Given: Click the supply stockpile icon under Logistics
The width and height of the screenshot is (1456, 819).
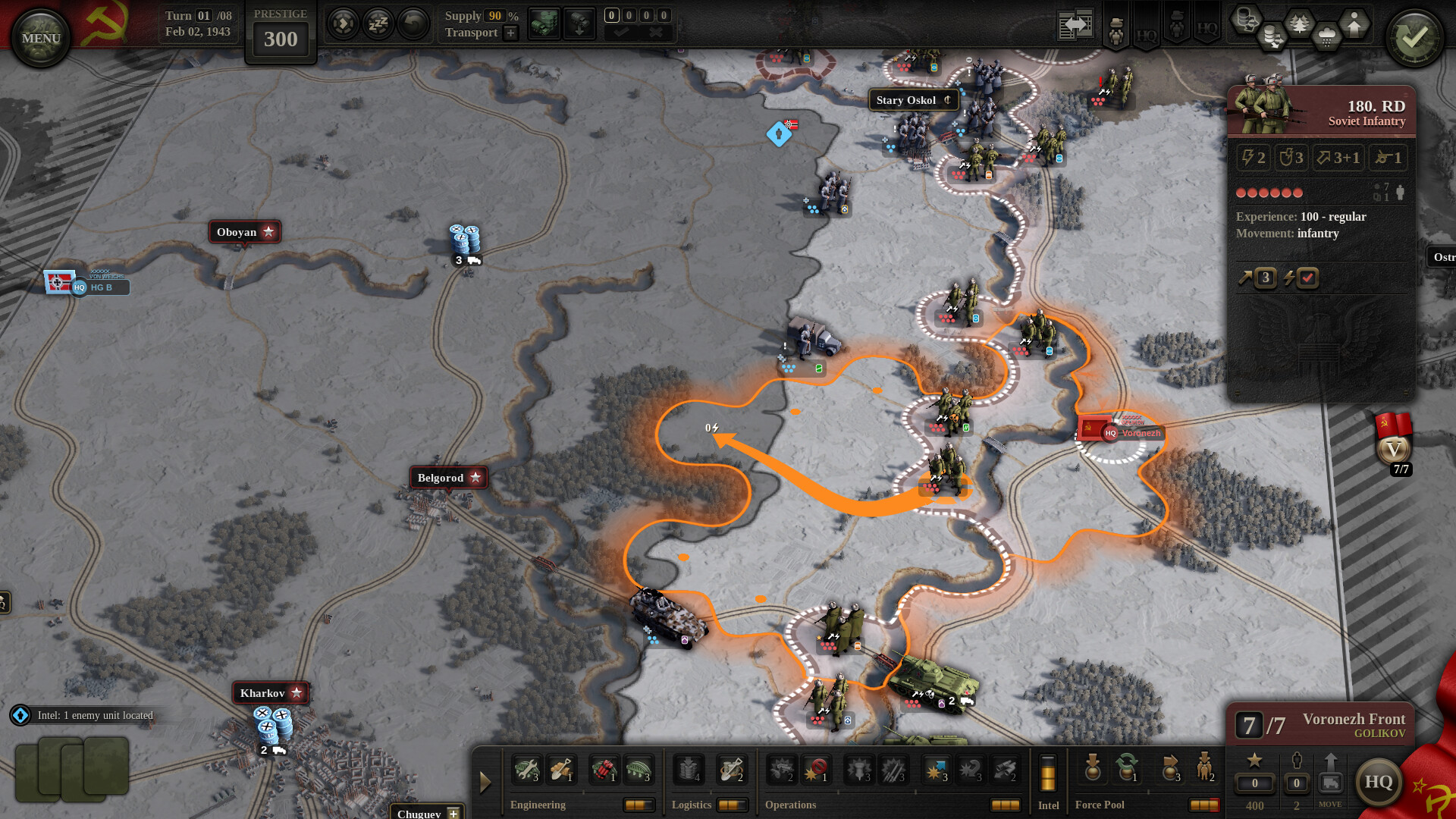Looking at the screenshot, I should pos(689,769).
